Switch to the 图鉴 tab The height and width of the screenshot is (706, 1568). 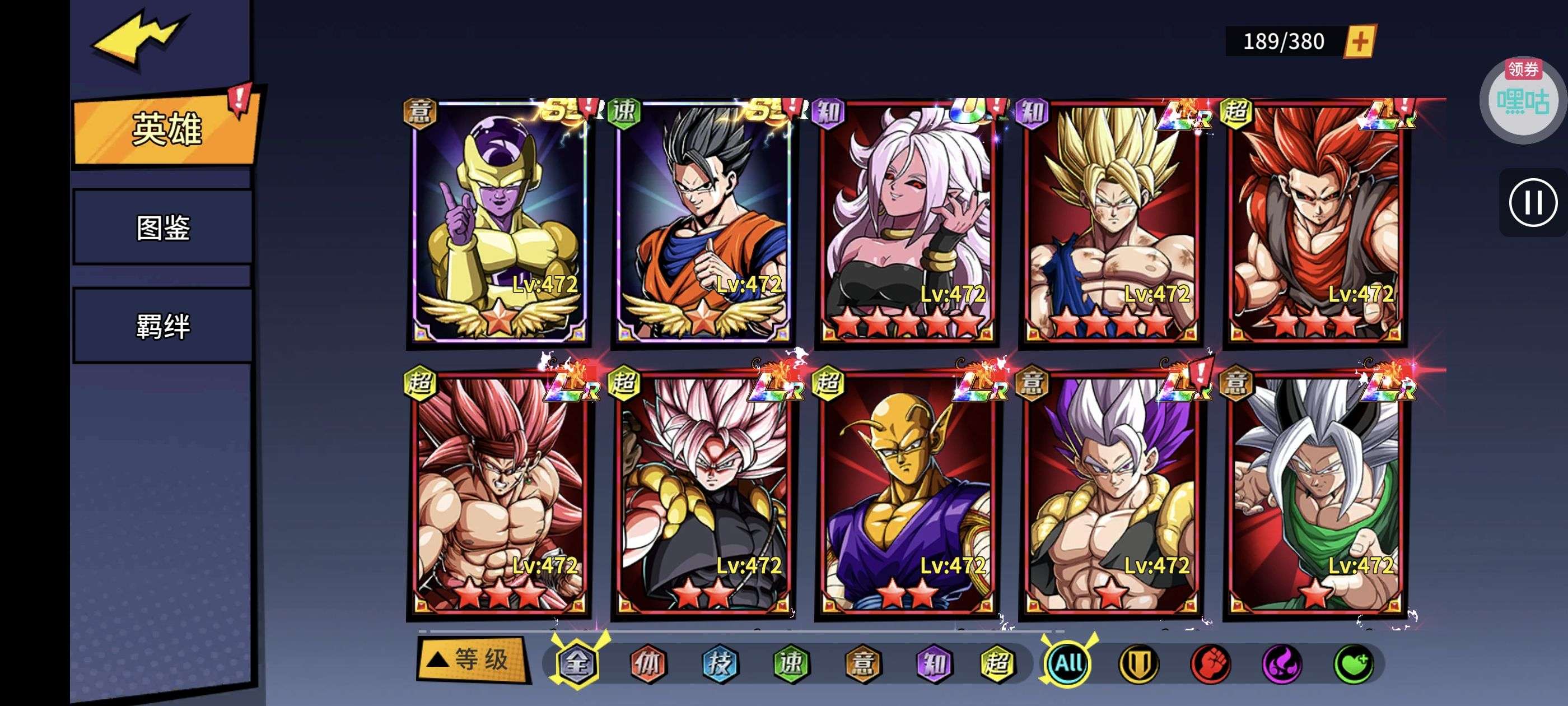click(x=162, y=228)
